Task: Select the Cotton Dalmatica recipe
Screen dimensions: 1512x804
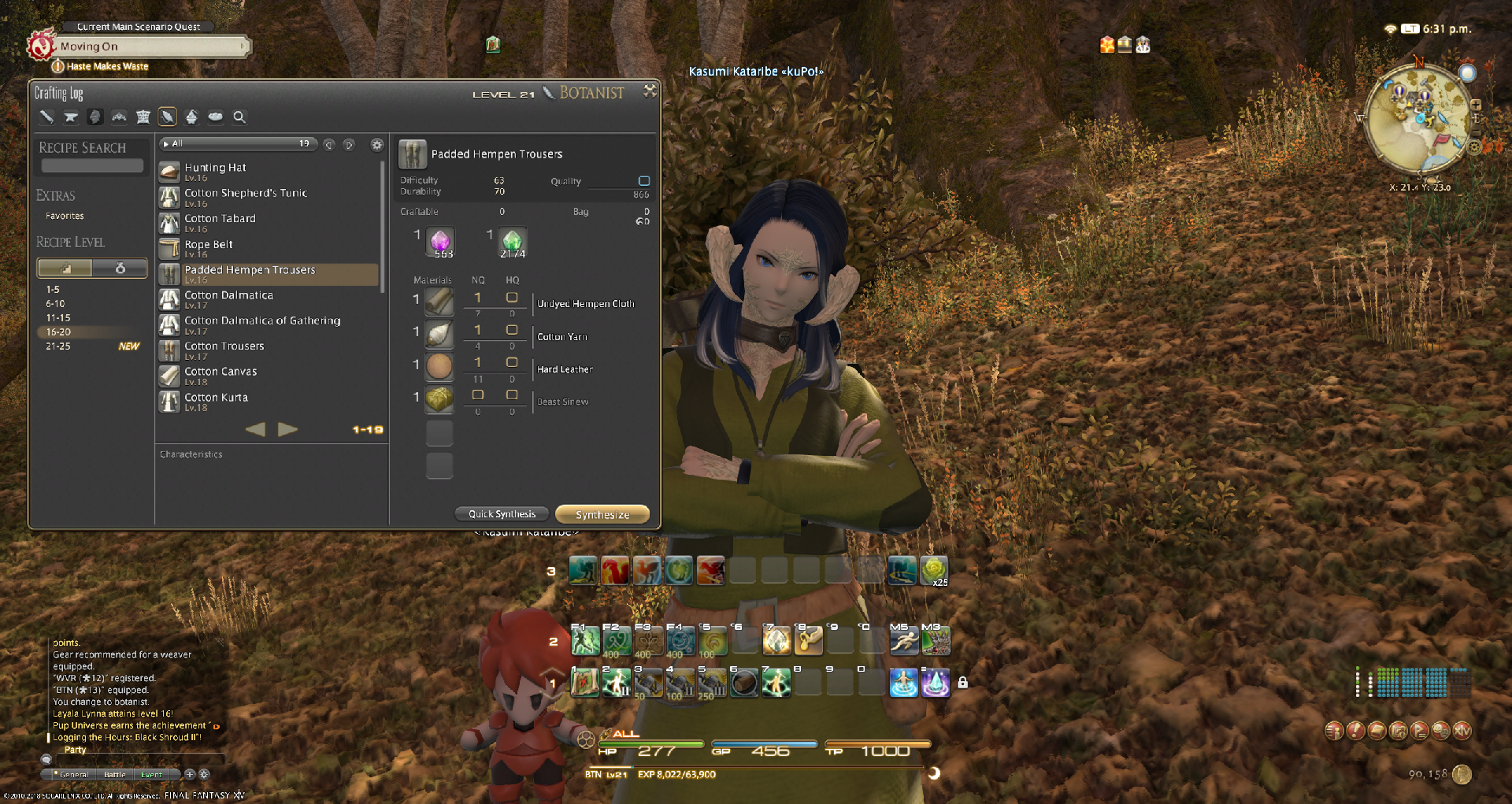Action: coord(228,296)
